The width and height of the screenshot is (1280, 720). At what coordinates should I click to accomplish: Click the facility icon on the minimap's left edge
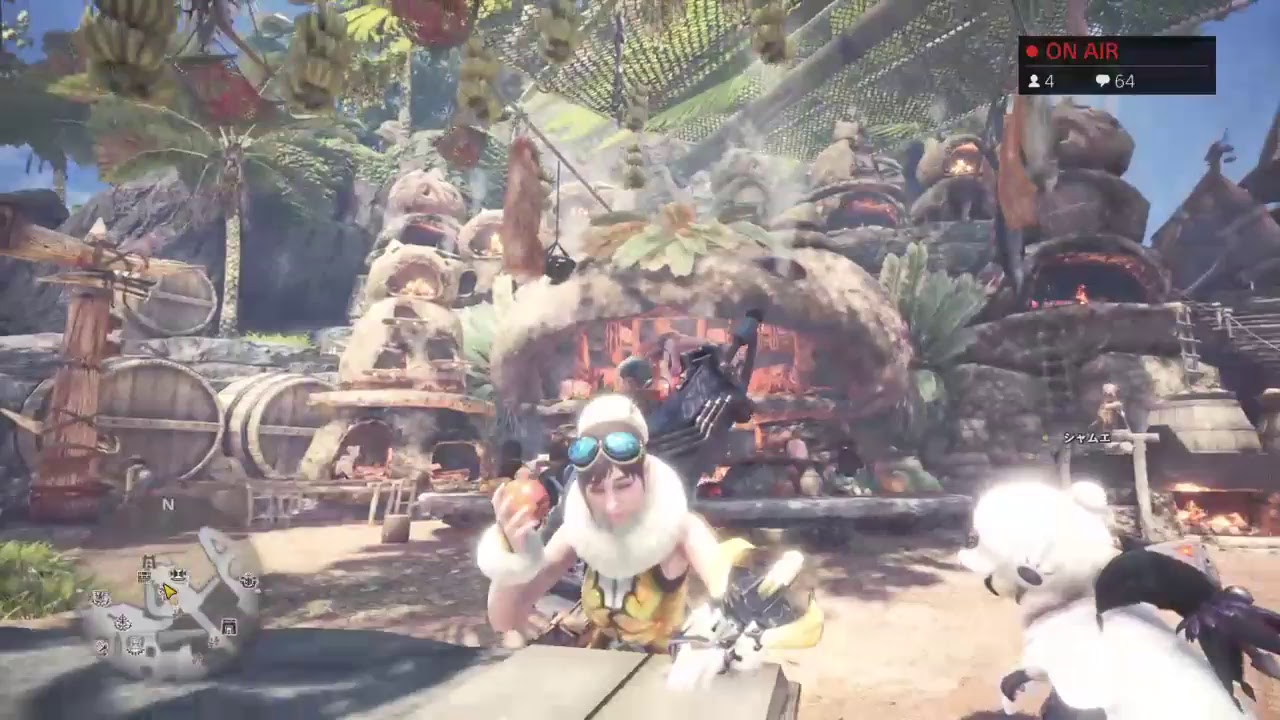[x=100, y=598]
